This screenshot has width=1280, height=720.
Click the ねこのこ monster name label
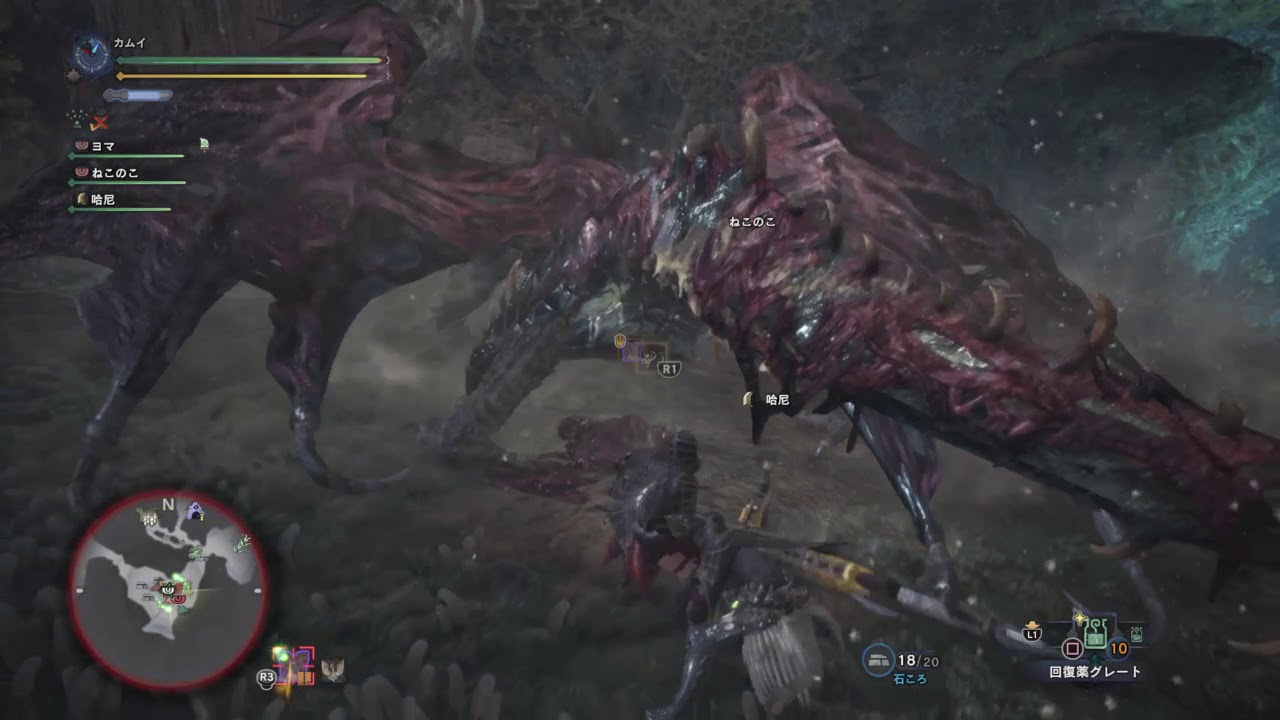click(x=753, y=222)
